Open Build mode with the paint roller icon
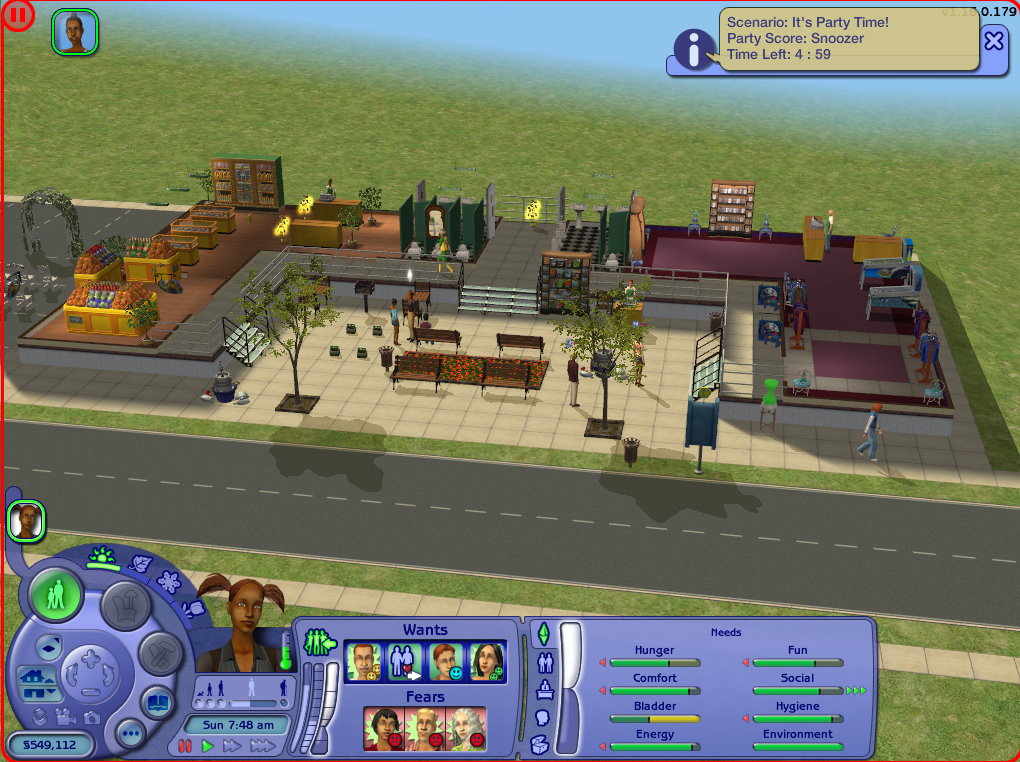This screenshot has width=1020, height=762. 161,655
